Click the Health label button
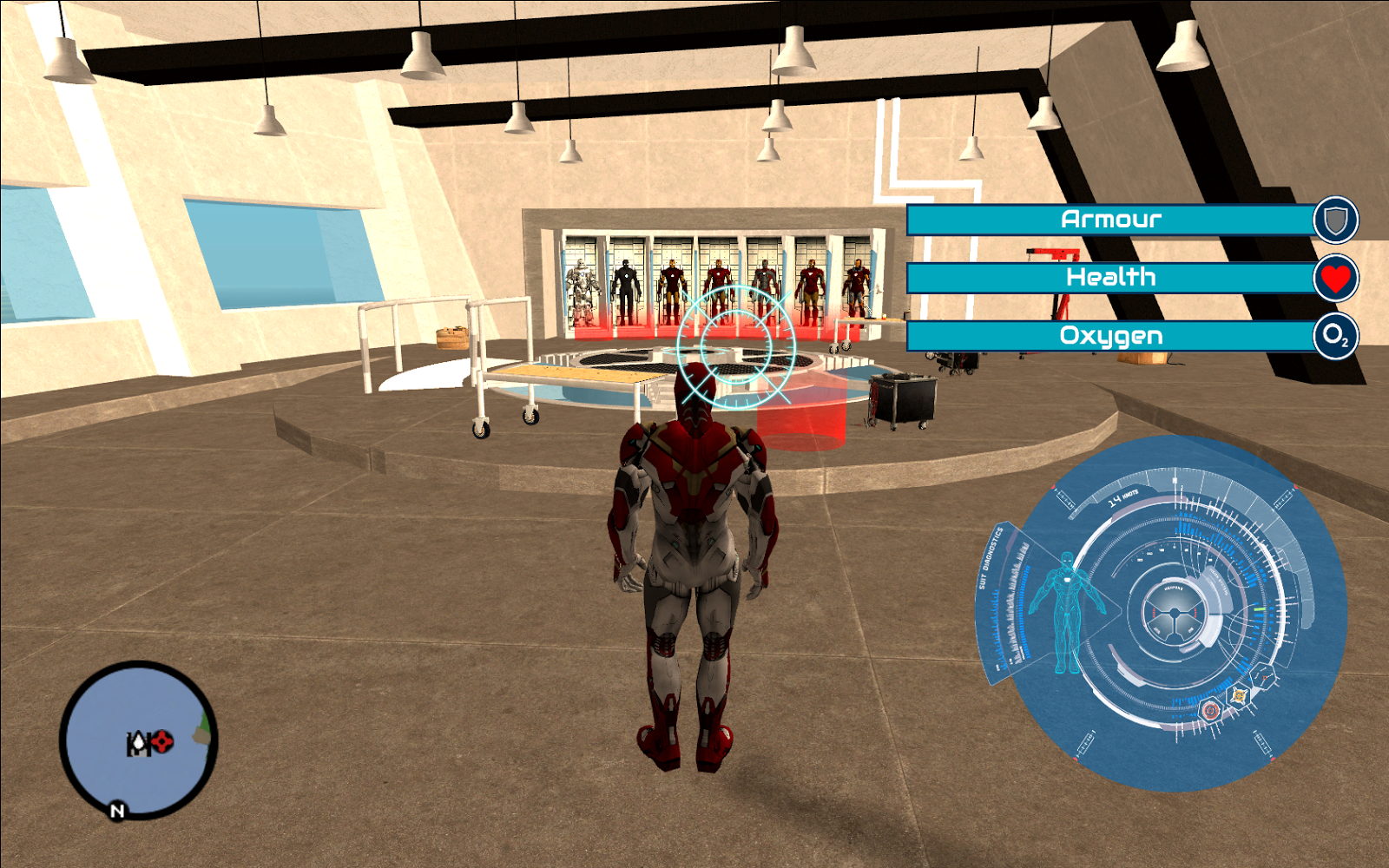Screen dimensions: 1389x868 pos(1111,278)
